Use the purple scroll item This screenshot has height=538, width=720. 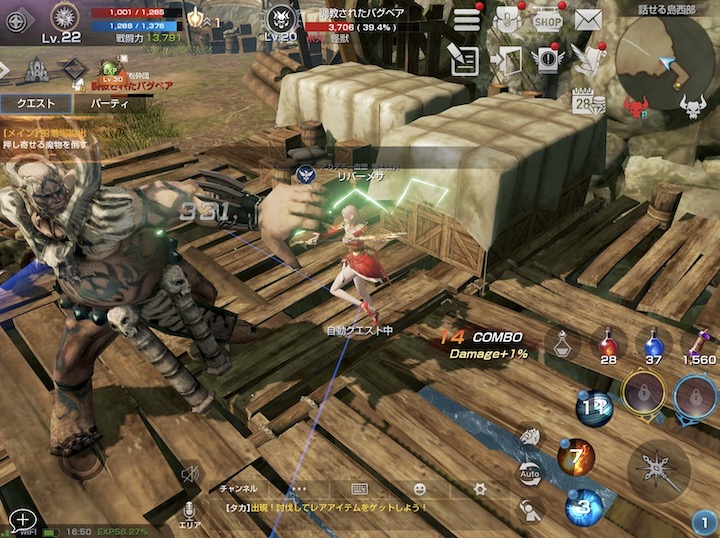(x=698, y=344)
